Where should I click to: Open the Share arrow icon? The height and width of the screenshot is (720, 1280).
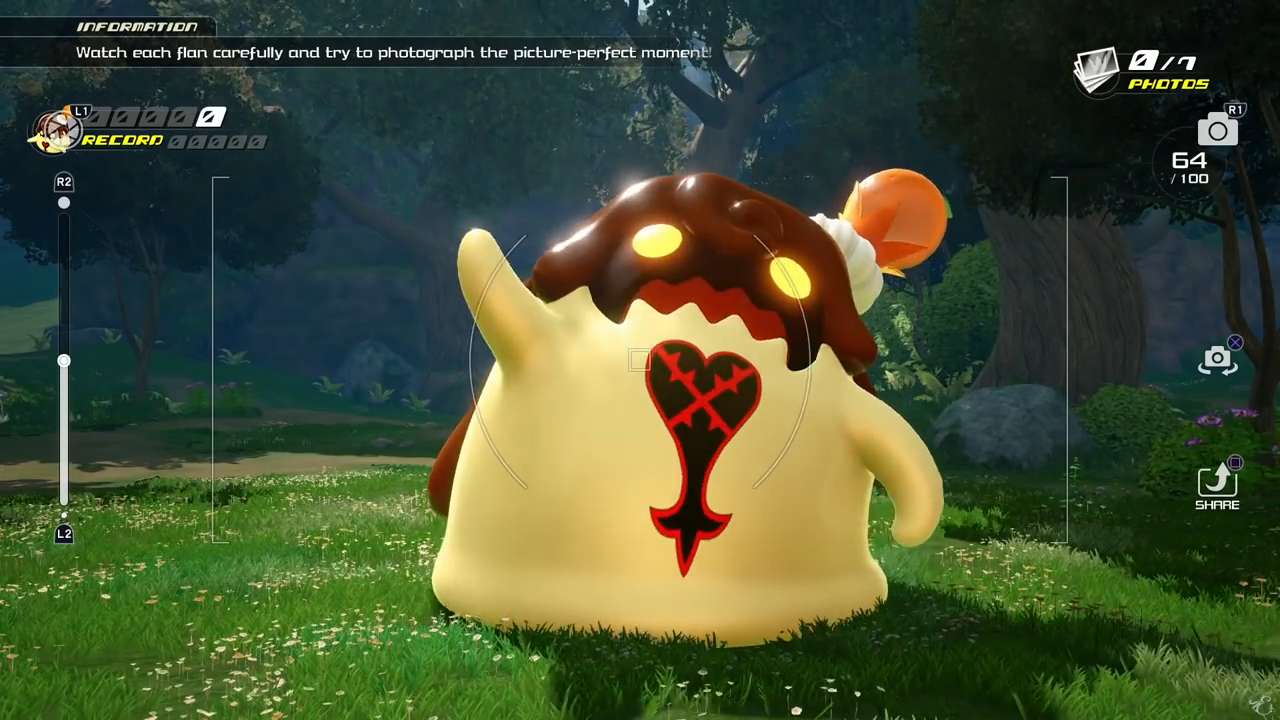[1218, 483]
